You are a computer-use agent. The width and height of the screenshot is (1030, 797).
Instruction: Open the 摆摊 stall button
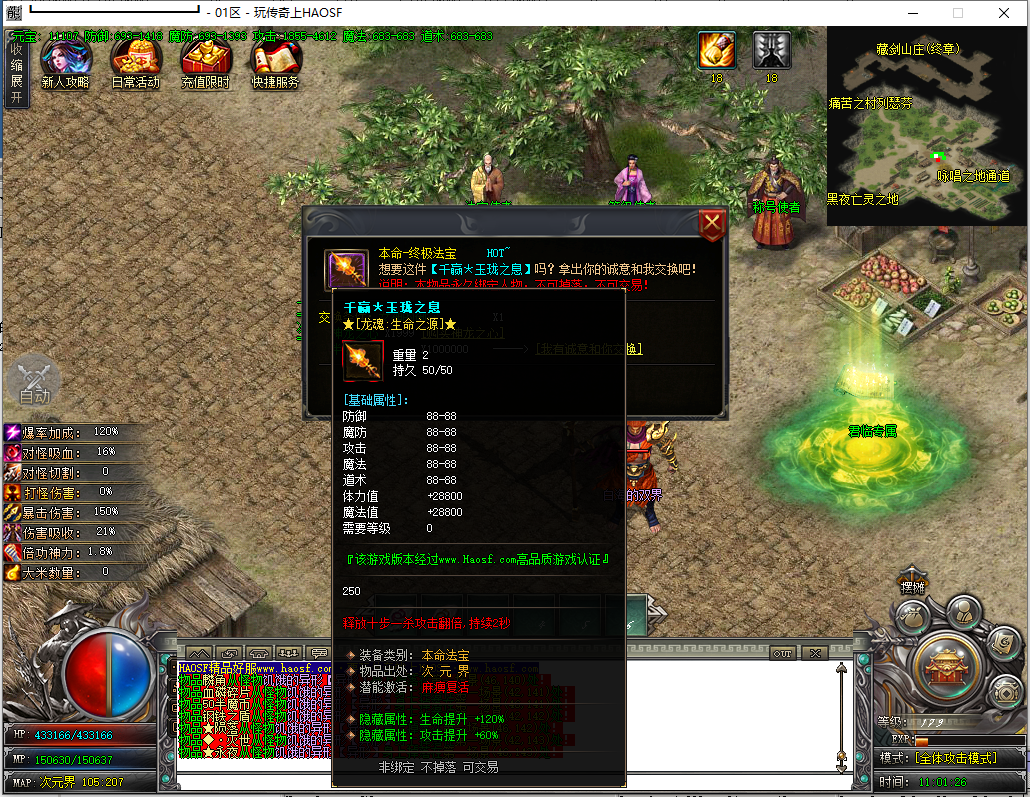[912, 587]
